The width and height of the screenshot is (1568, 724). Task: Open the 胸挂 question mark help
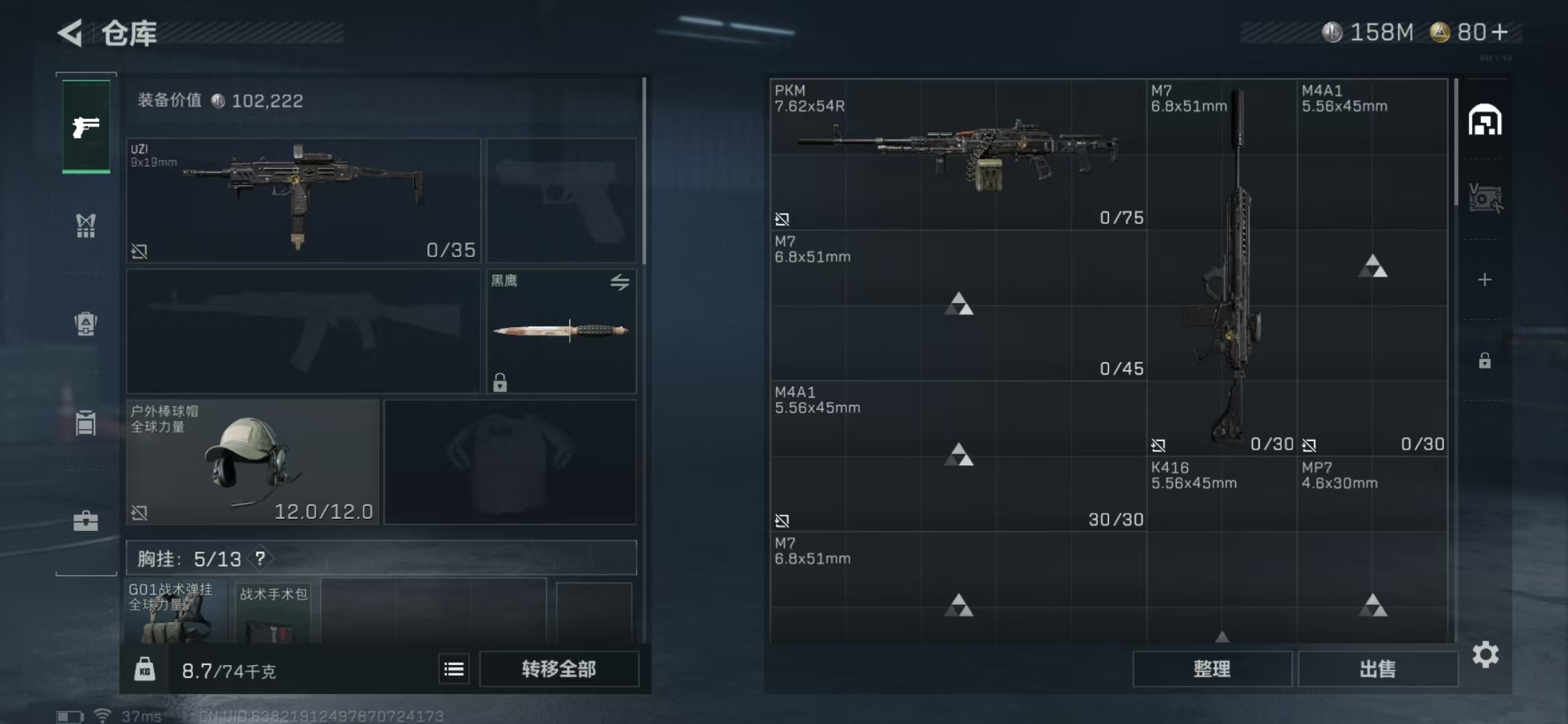pyautogui.click(x=260, y=558)
